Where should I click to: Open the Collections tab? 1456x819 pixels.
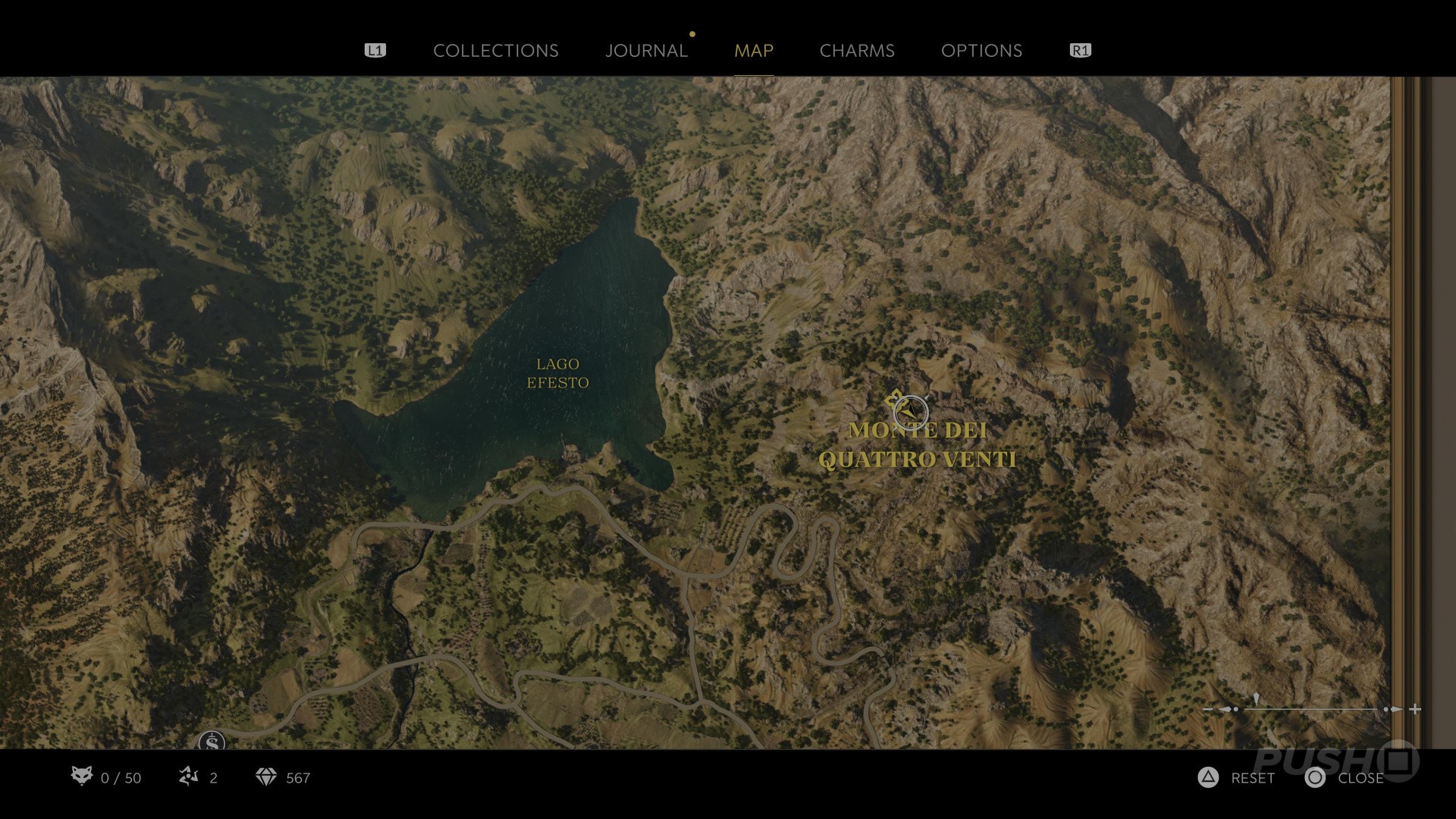pyautogui.click(x=495, y=51)
